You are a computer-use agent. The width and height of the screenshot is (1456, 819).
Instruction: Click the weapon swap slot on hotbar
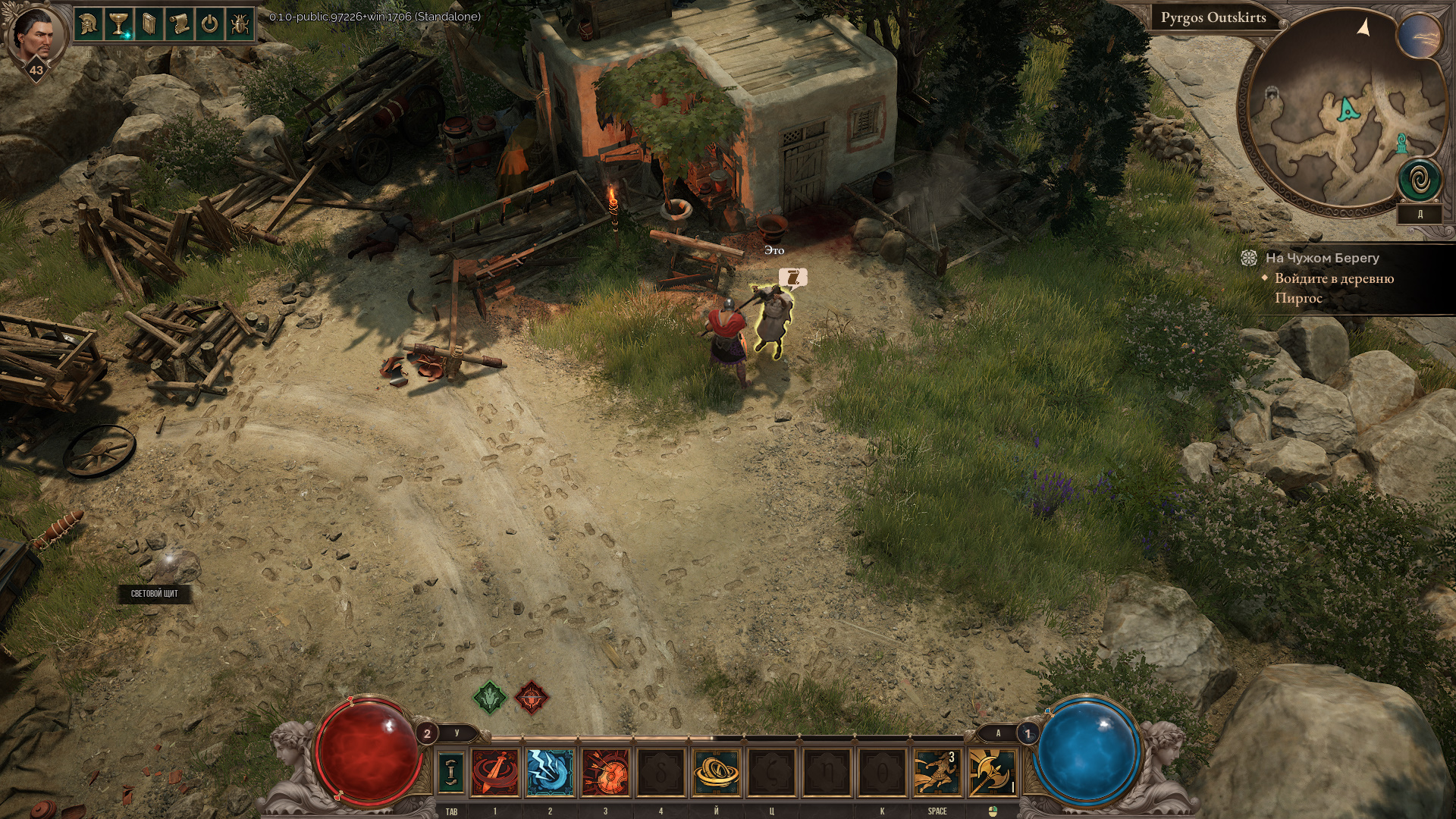451,771
